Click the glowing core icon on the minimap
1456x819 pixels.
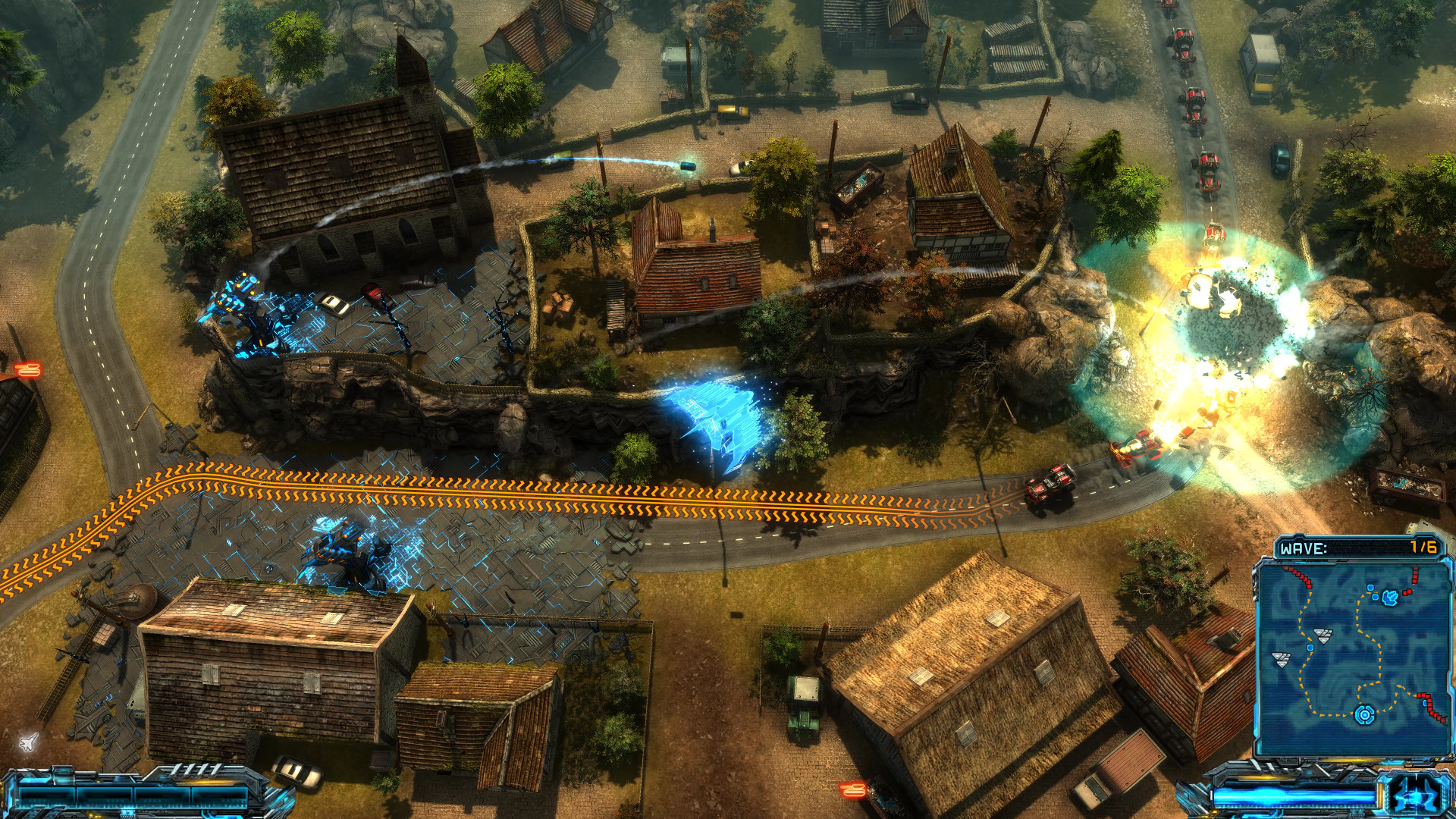(x=1364, y=714)
